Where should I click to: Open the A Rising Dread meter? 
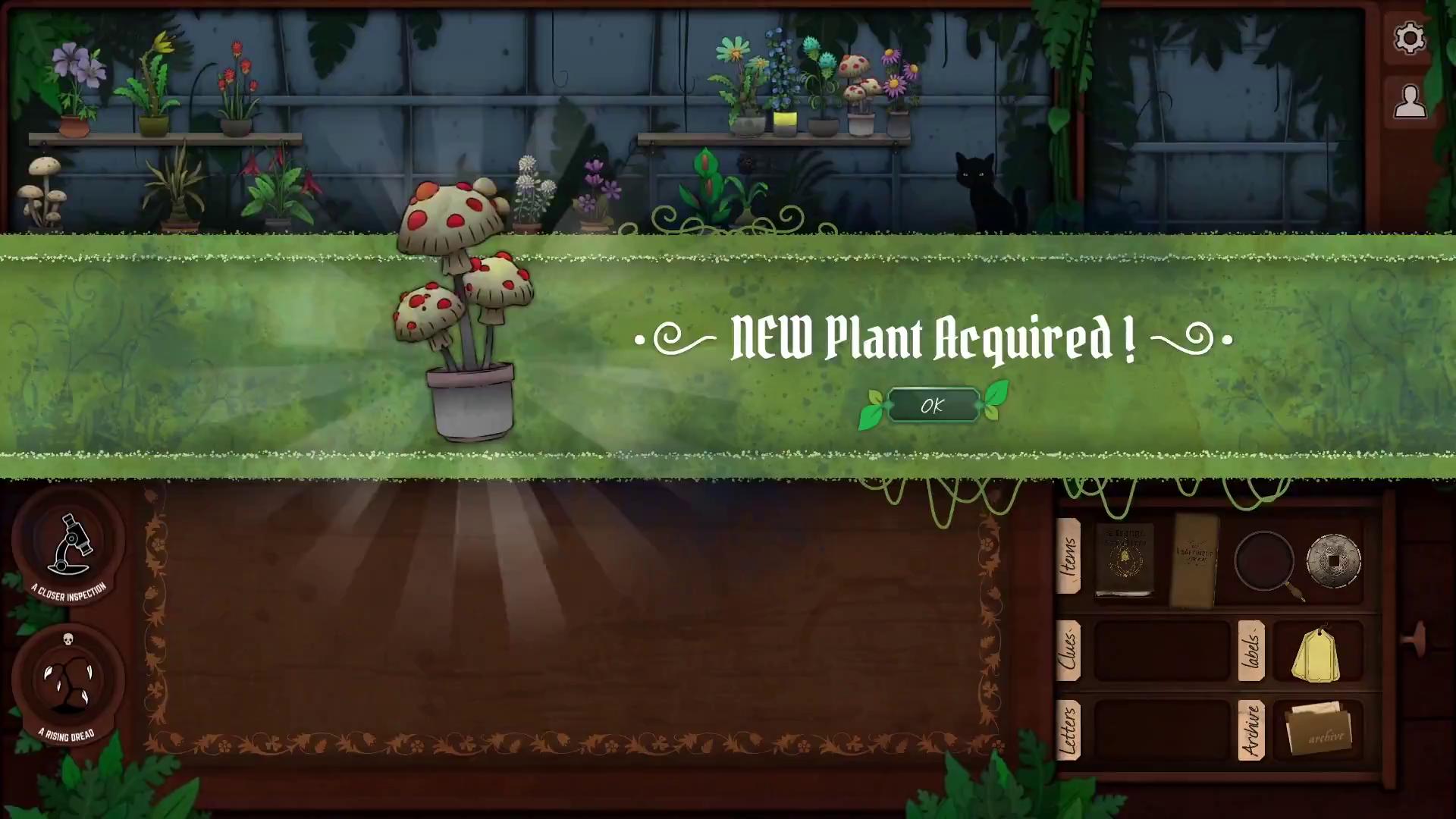pyautogui.click(x=68, y=681)
